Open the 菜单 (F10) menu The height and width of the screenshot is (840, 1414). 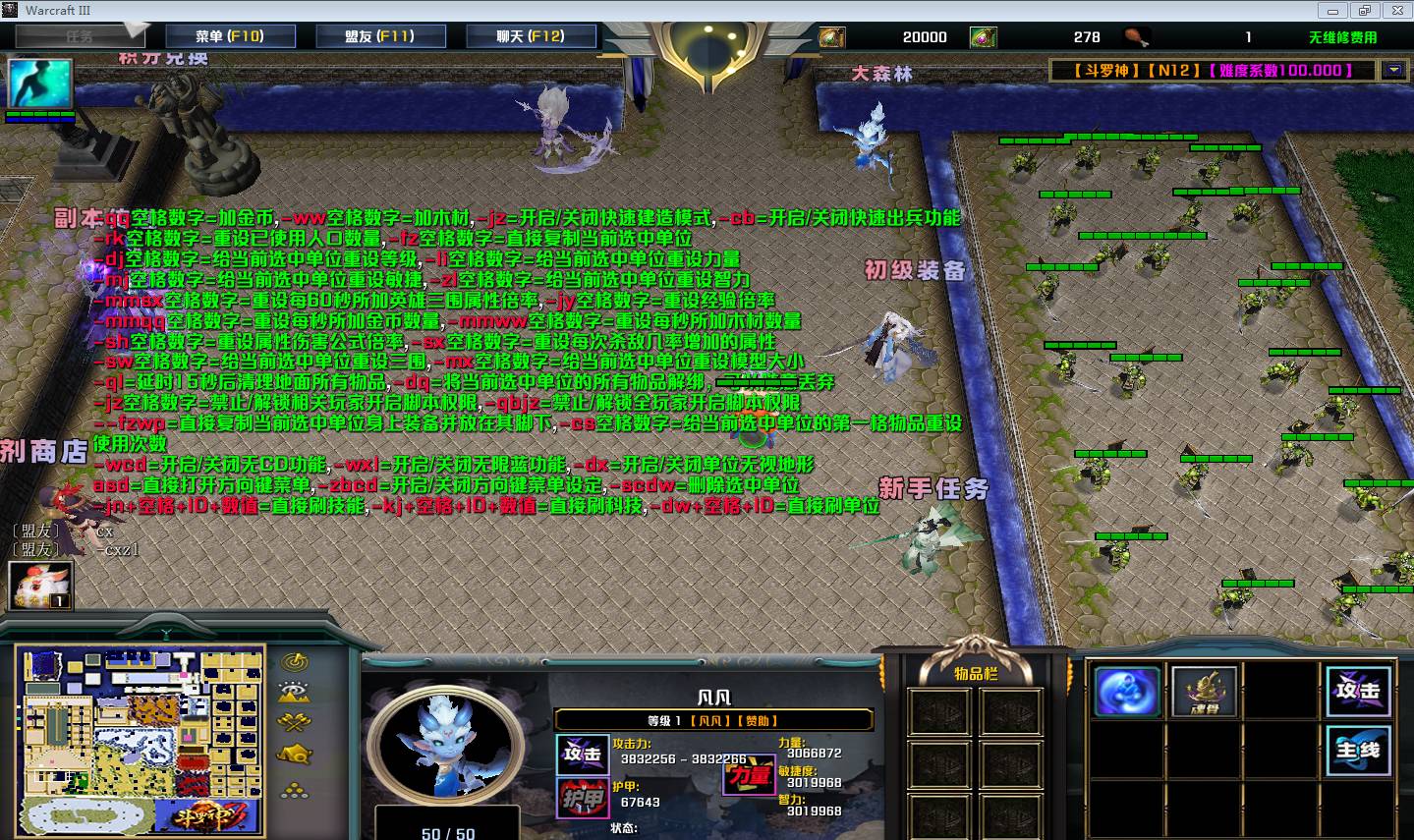[x=229, y=36]
